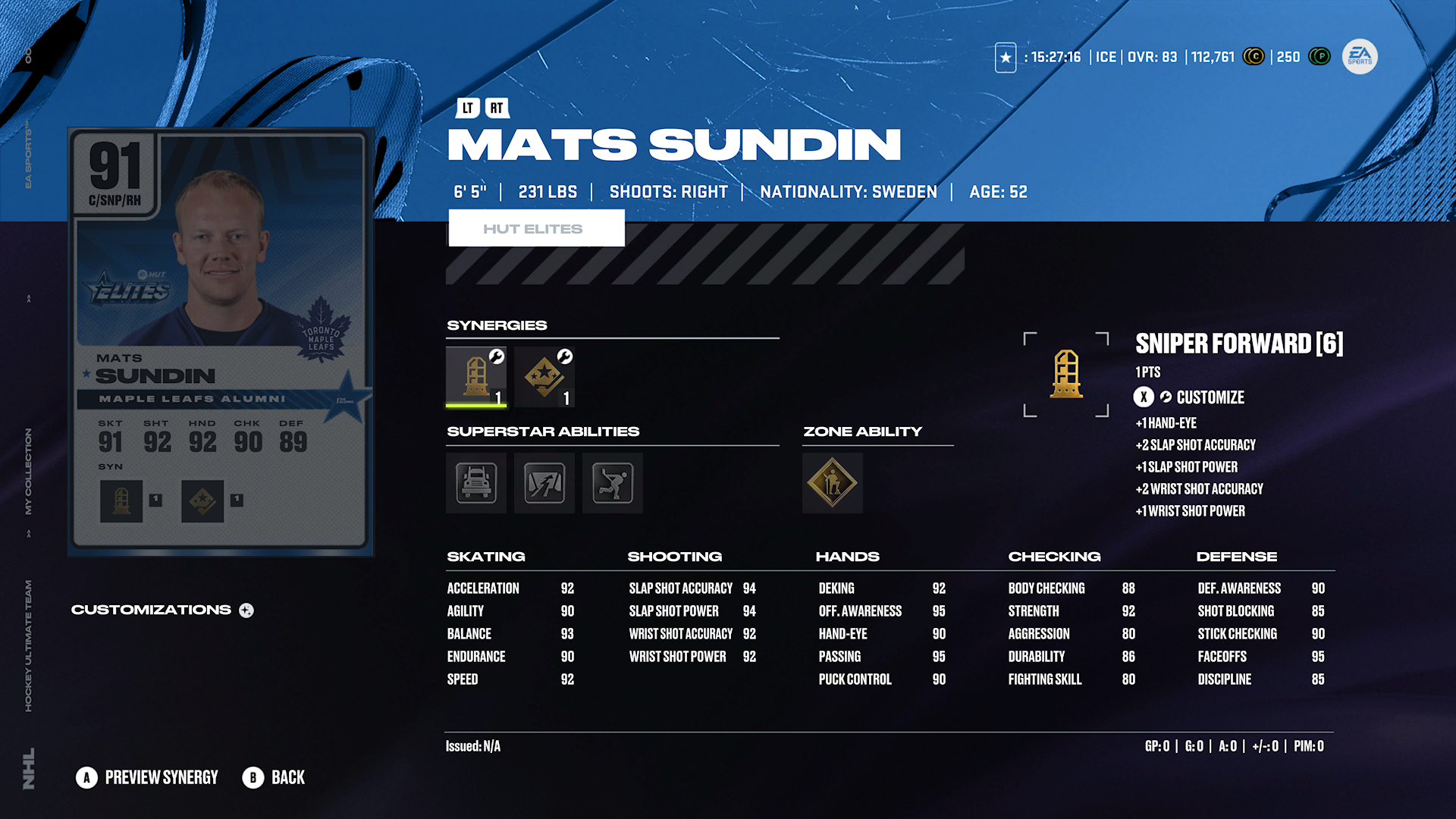This screenshot has height=819, width=1456.
Task: Select the middle Superstar Ability icon
Action: point(544,483)
